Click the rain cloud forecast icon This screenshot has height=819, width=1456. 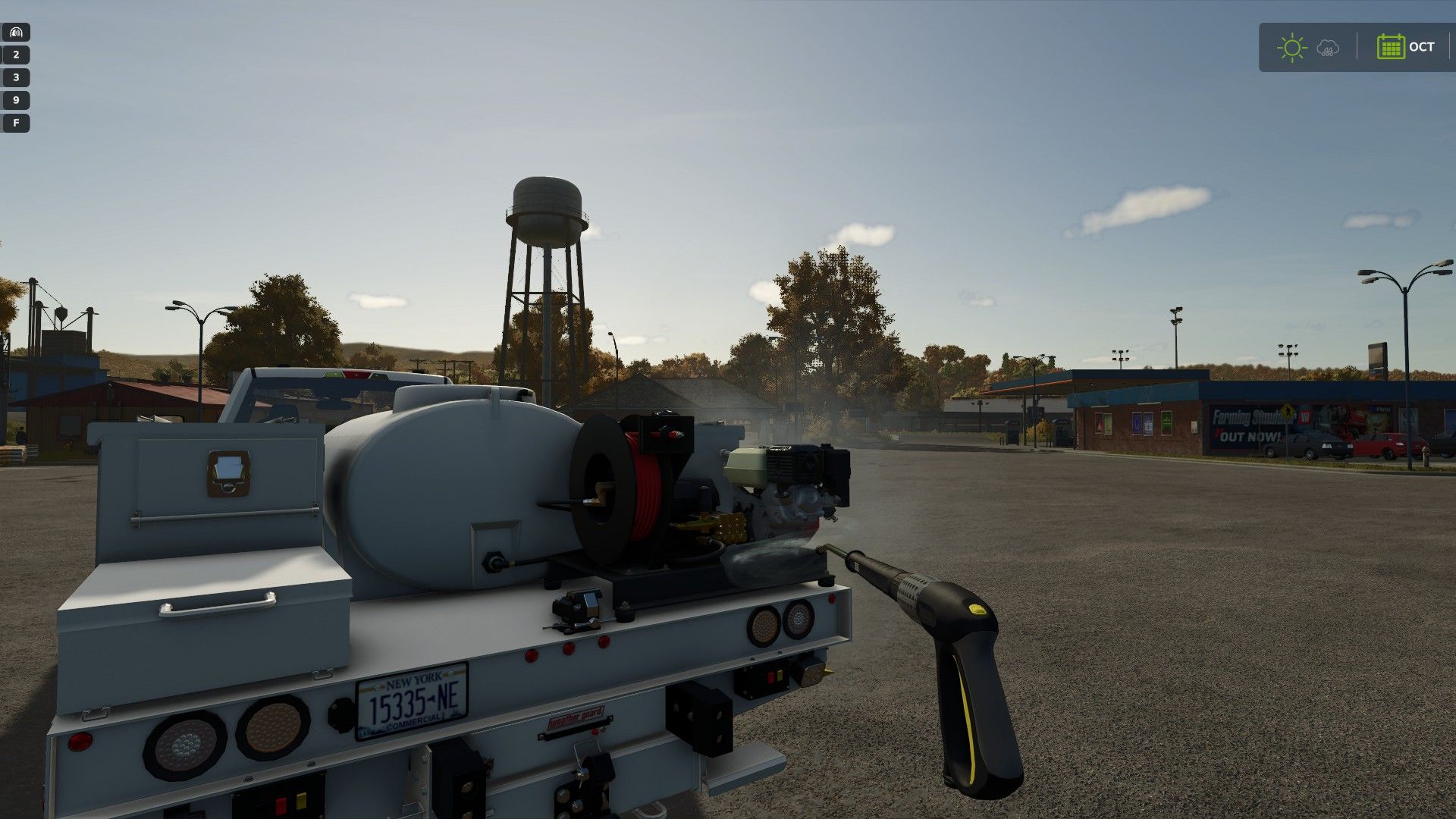pyautogui.click(x=1328, y=49)
